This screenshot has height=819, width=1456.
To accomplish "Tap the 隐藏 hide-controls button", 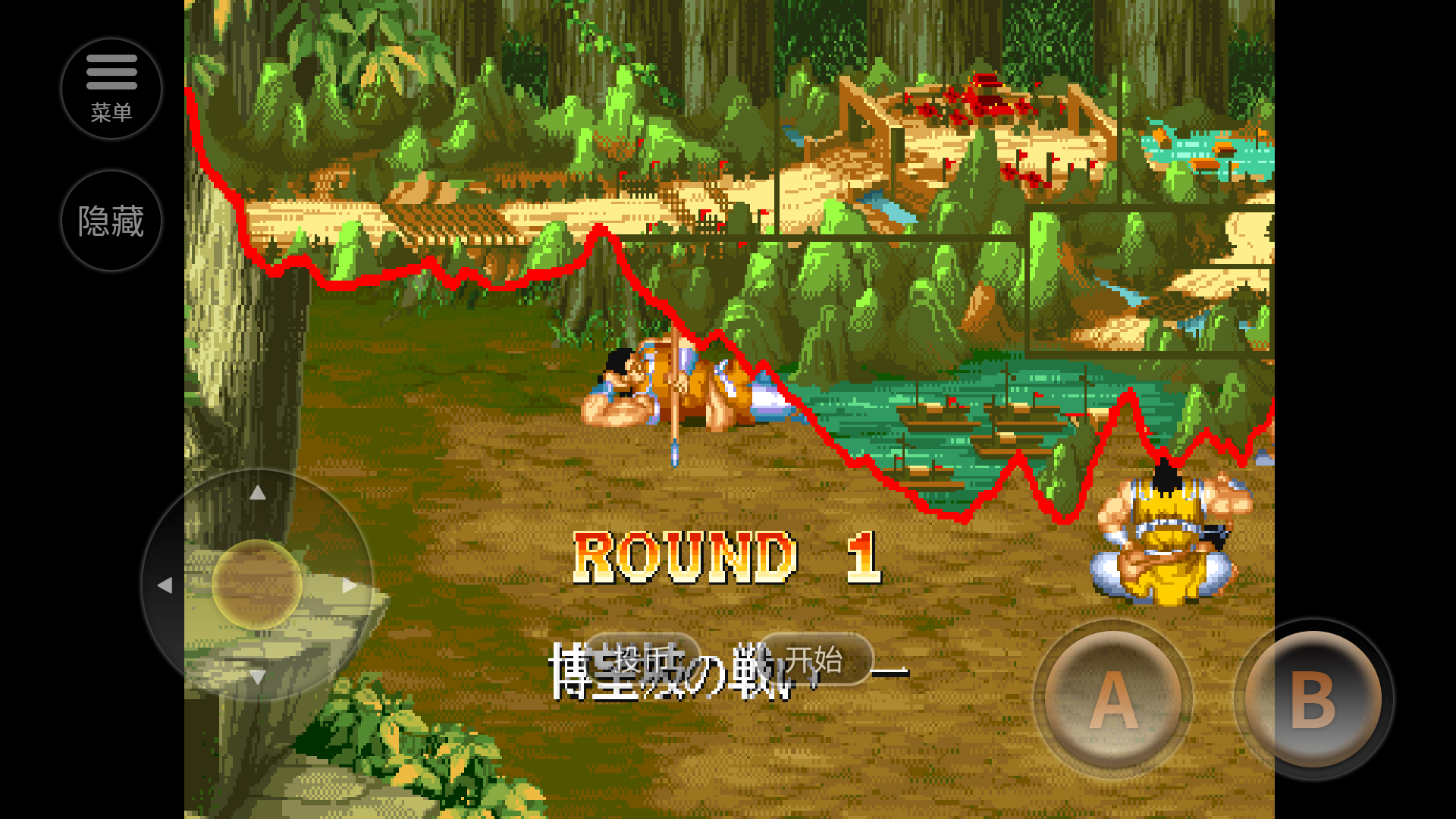I will [111, 221].
